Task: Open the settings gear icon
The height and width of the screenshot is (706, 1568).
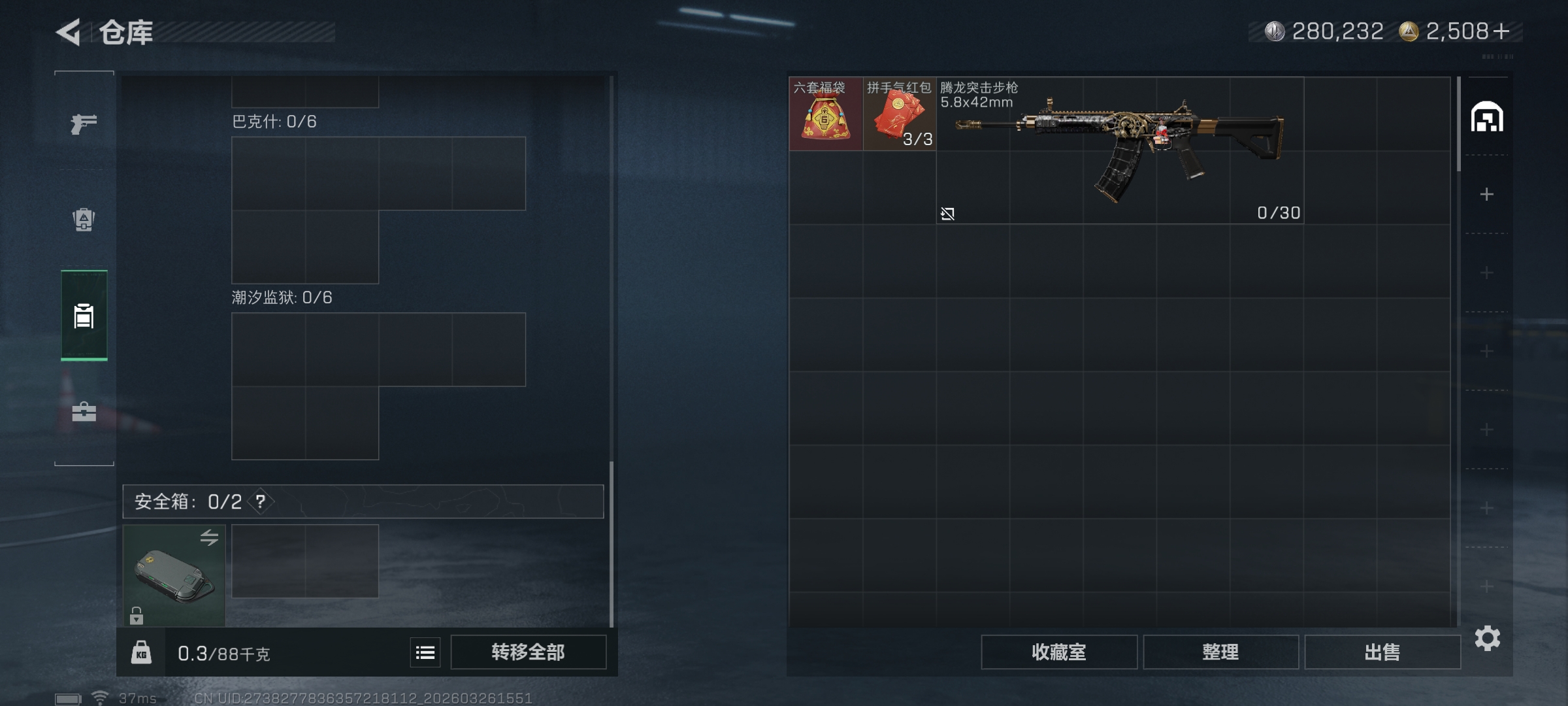Action: (x=1488, y=639)
